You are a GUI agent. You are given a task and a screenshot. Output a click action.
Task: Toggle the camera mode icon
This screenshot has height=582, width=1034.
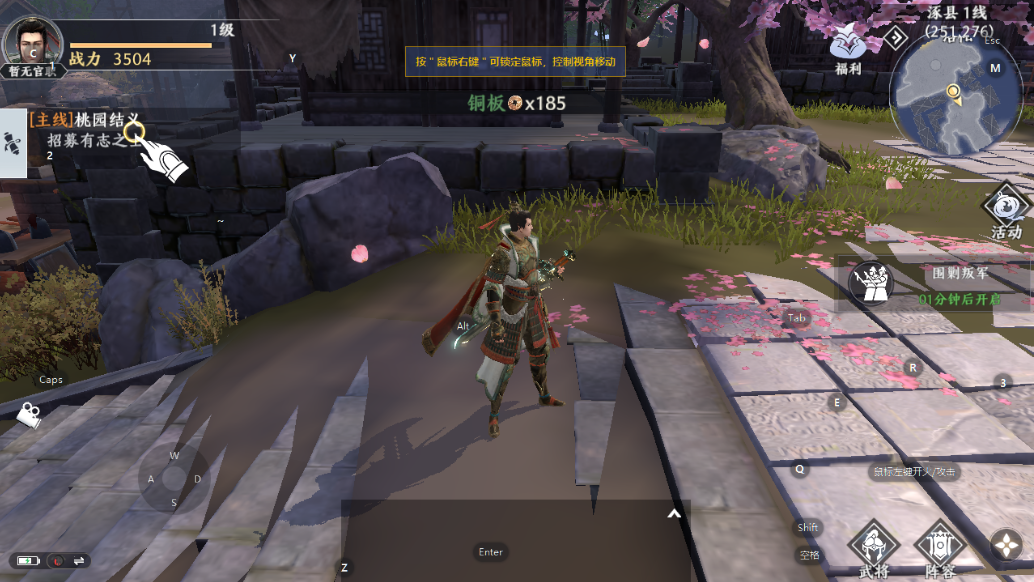(x=28, y=414)
